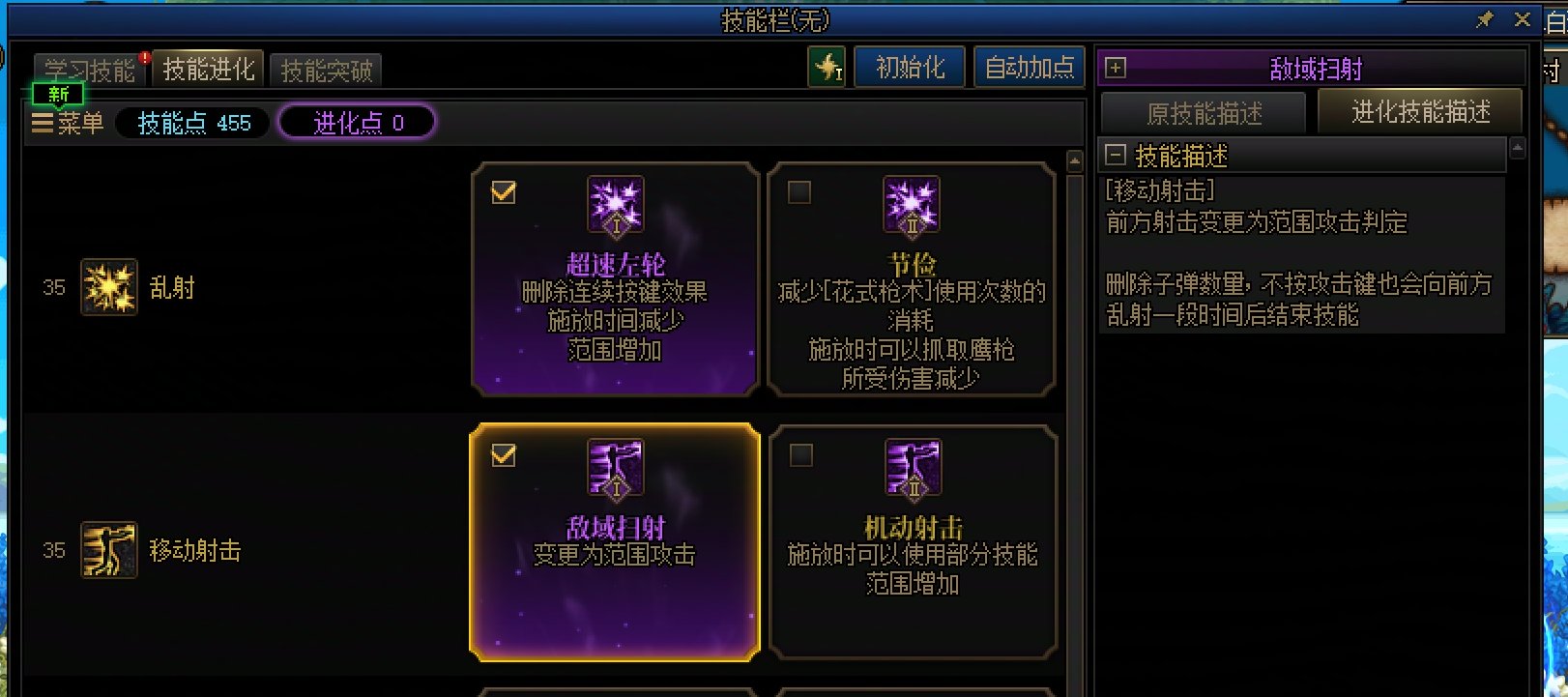Click the 自动加点 button
This screenshot has width=1568, height=697.
1029,68
